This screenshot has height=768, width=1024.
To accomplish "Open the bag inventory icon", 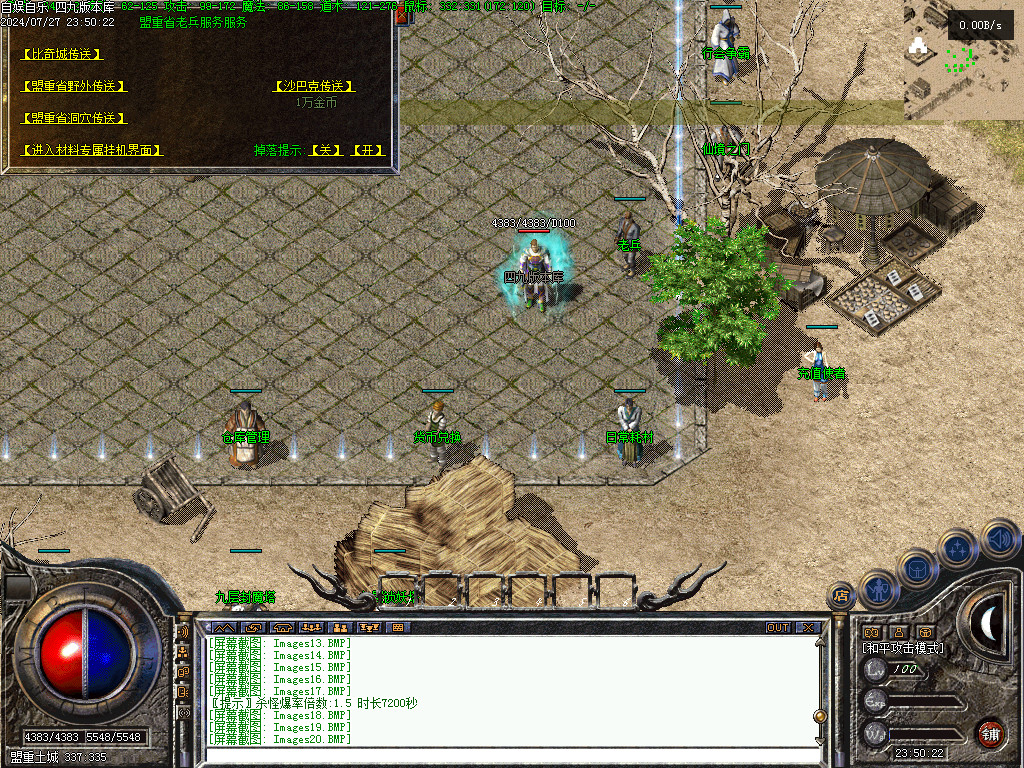I will pos(916,570).
